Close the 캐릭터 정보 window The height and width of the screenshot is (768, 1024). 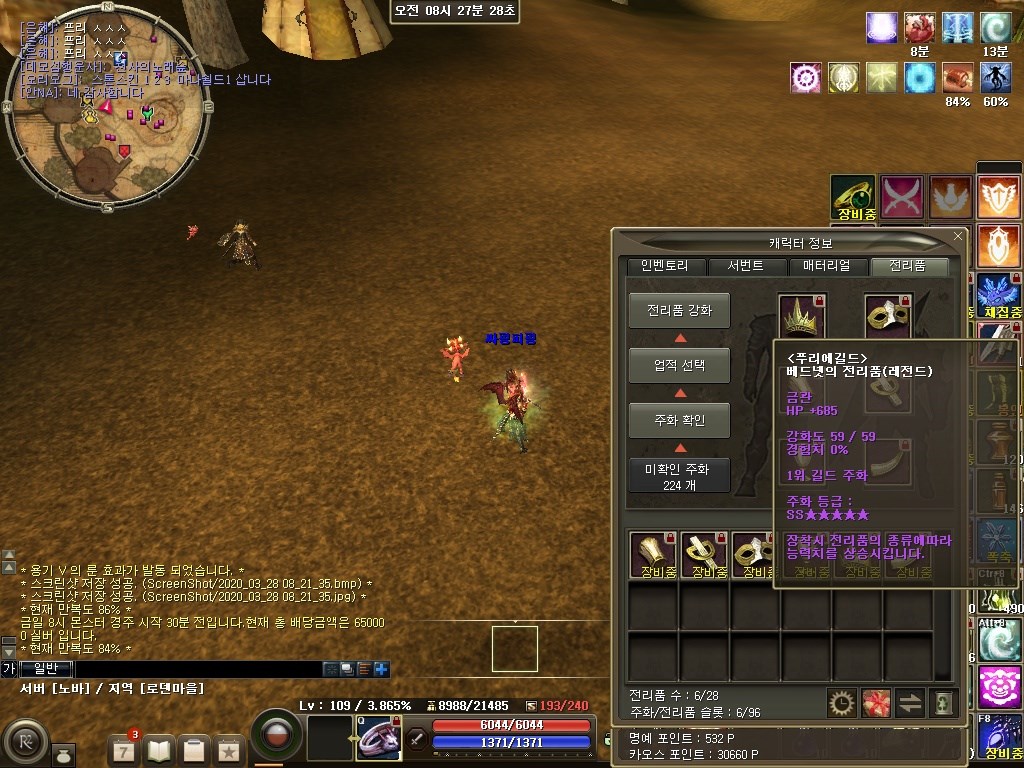click(x=958, y=237)
